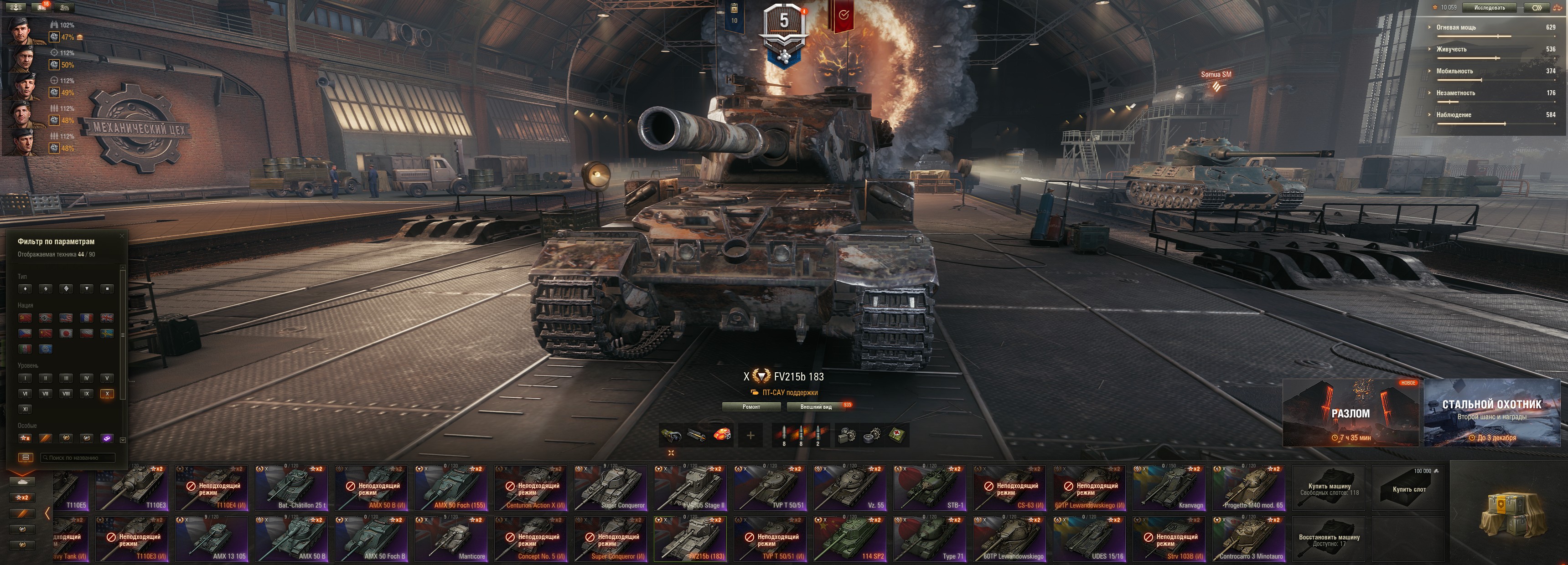Filter by the French nation flag
The height and width of the screenshot is (565, 1568).
(x=87, y=318)
